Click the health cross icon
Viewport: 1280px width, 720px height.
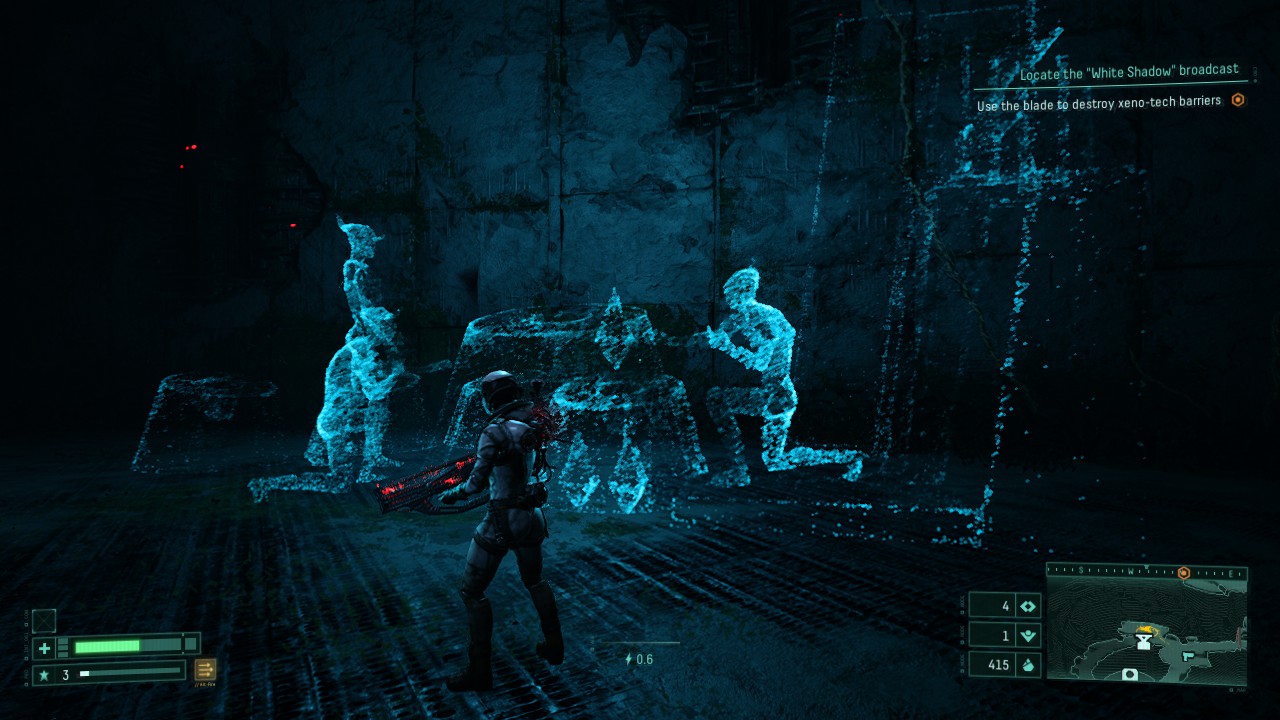pos(44,646)
